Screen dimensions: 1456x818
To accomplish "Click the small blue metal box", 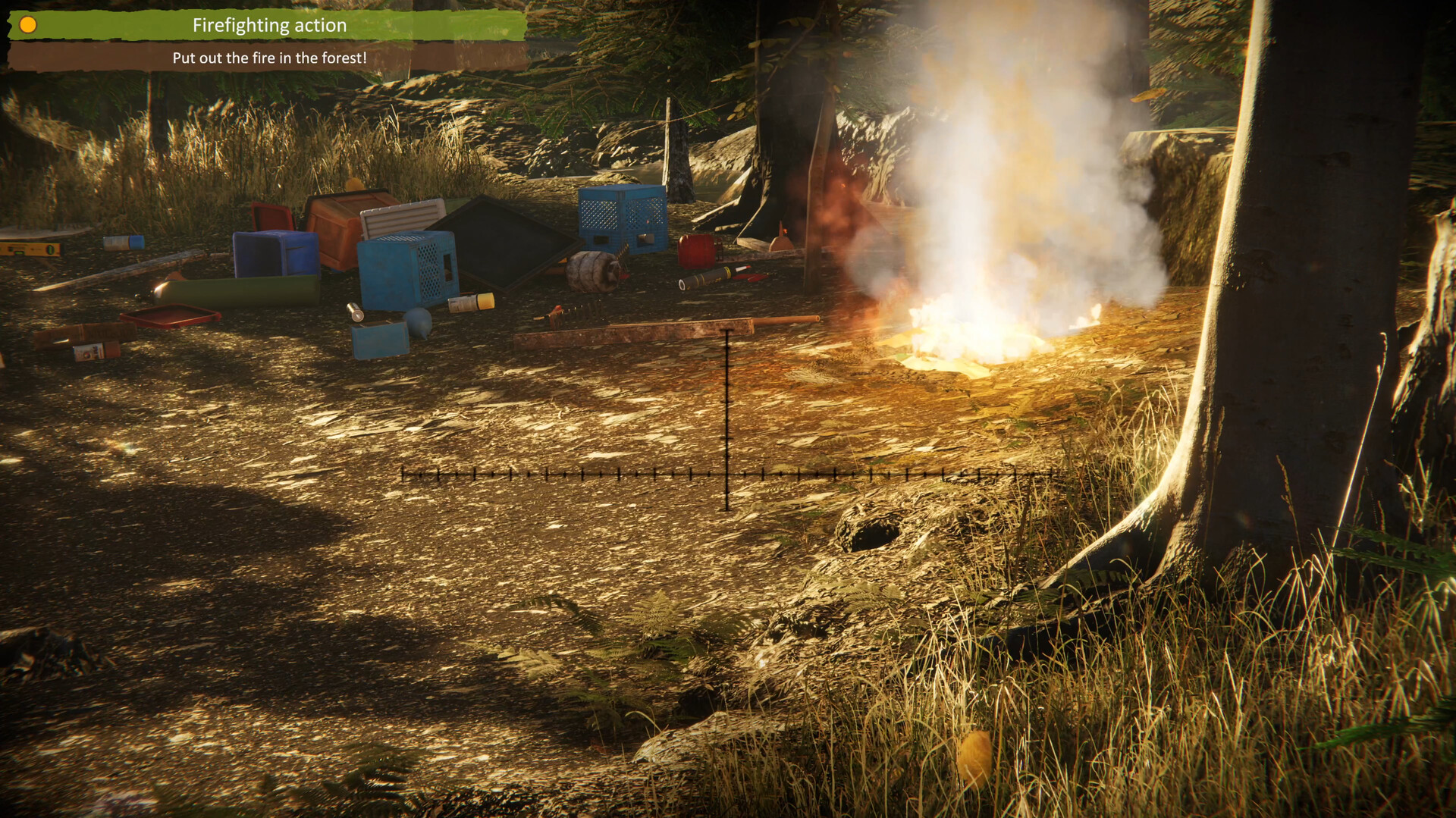I will [380, 340].
